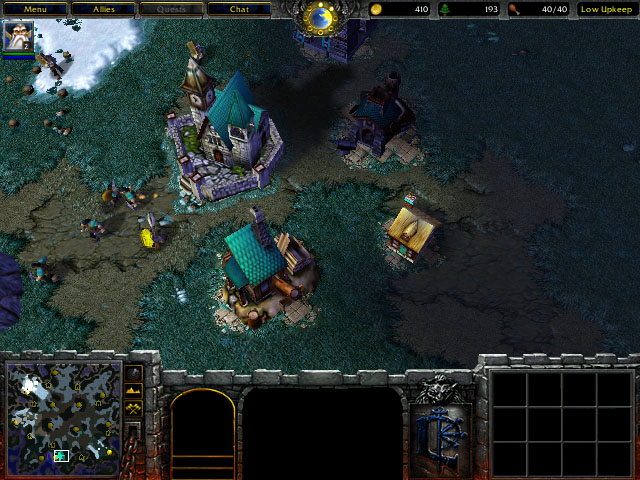
Task: Open the Allies panel
Action: (103, 9)
